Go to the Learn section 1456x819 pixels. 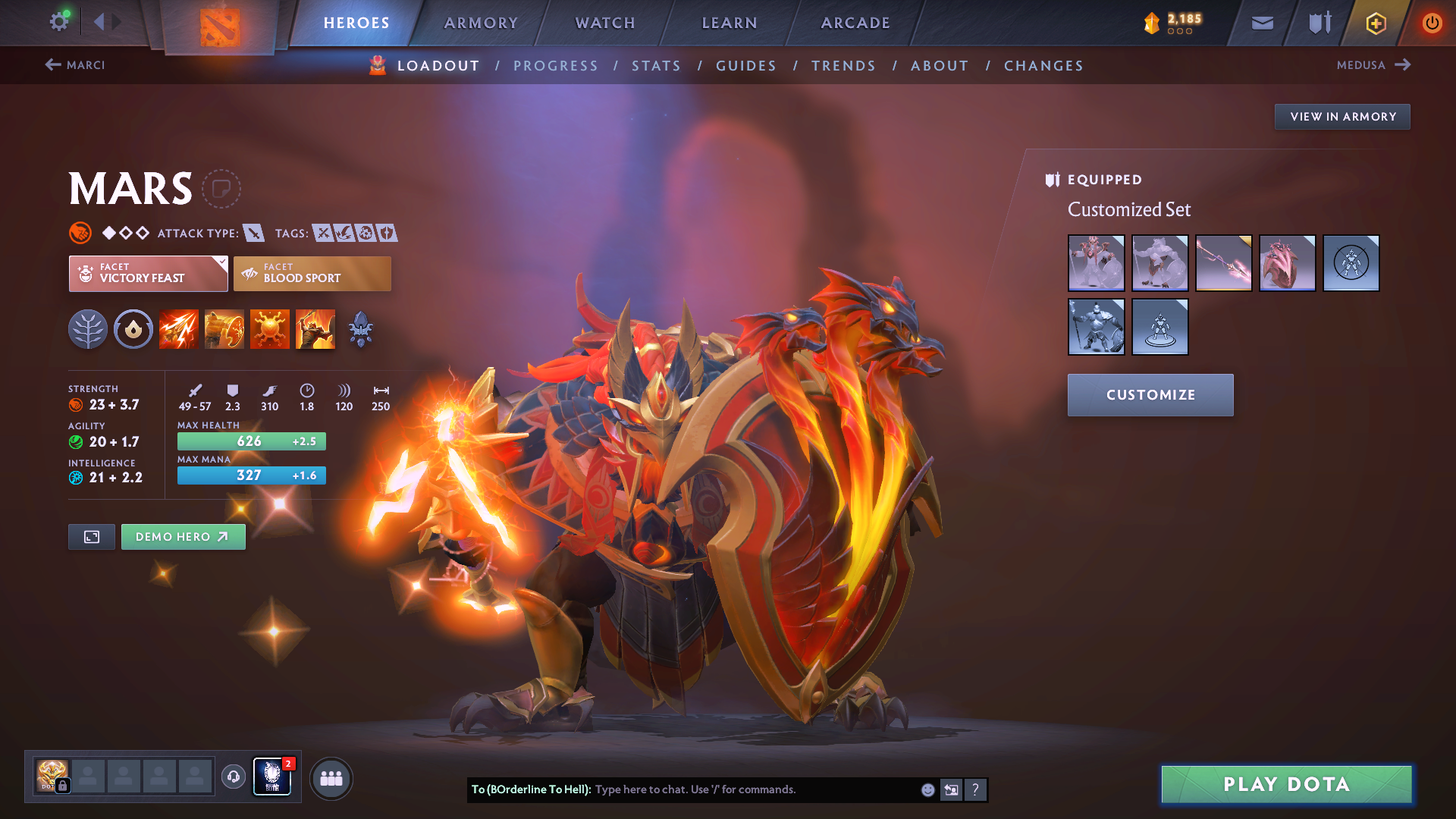730,23
